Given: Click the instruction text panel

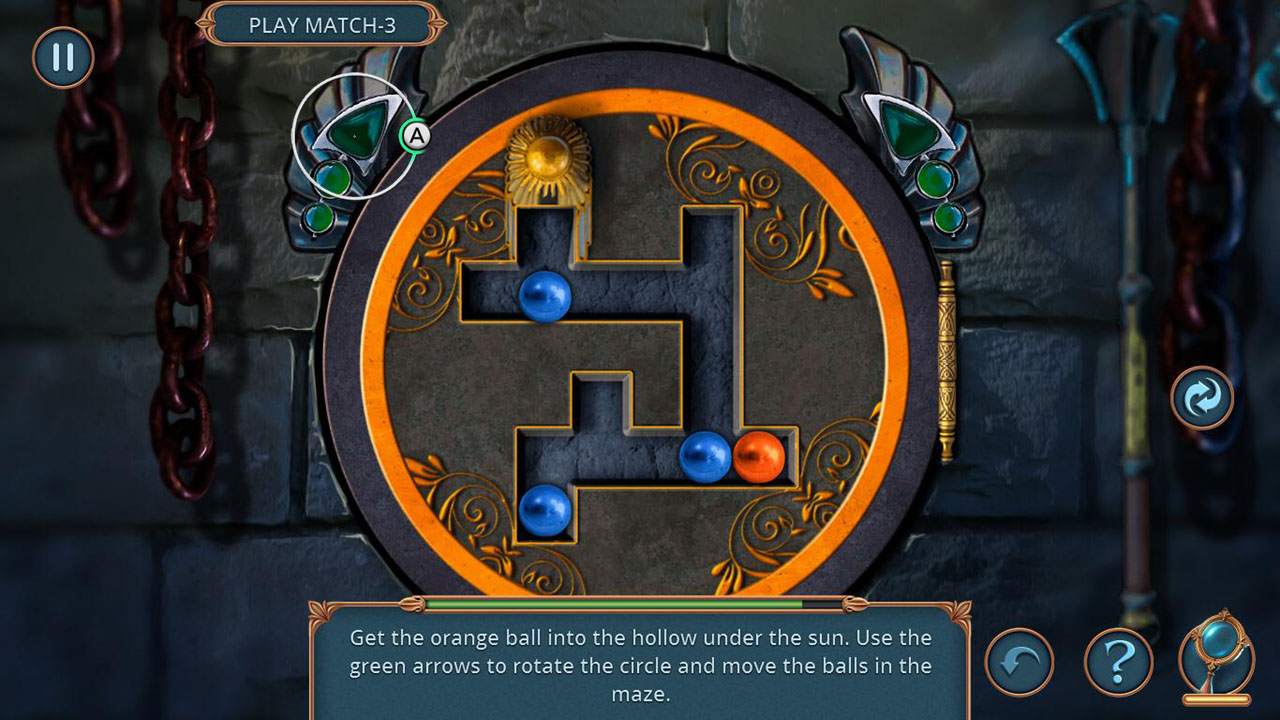Looking at the screenshot, I should click(640, 664).
